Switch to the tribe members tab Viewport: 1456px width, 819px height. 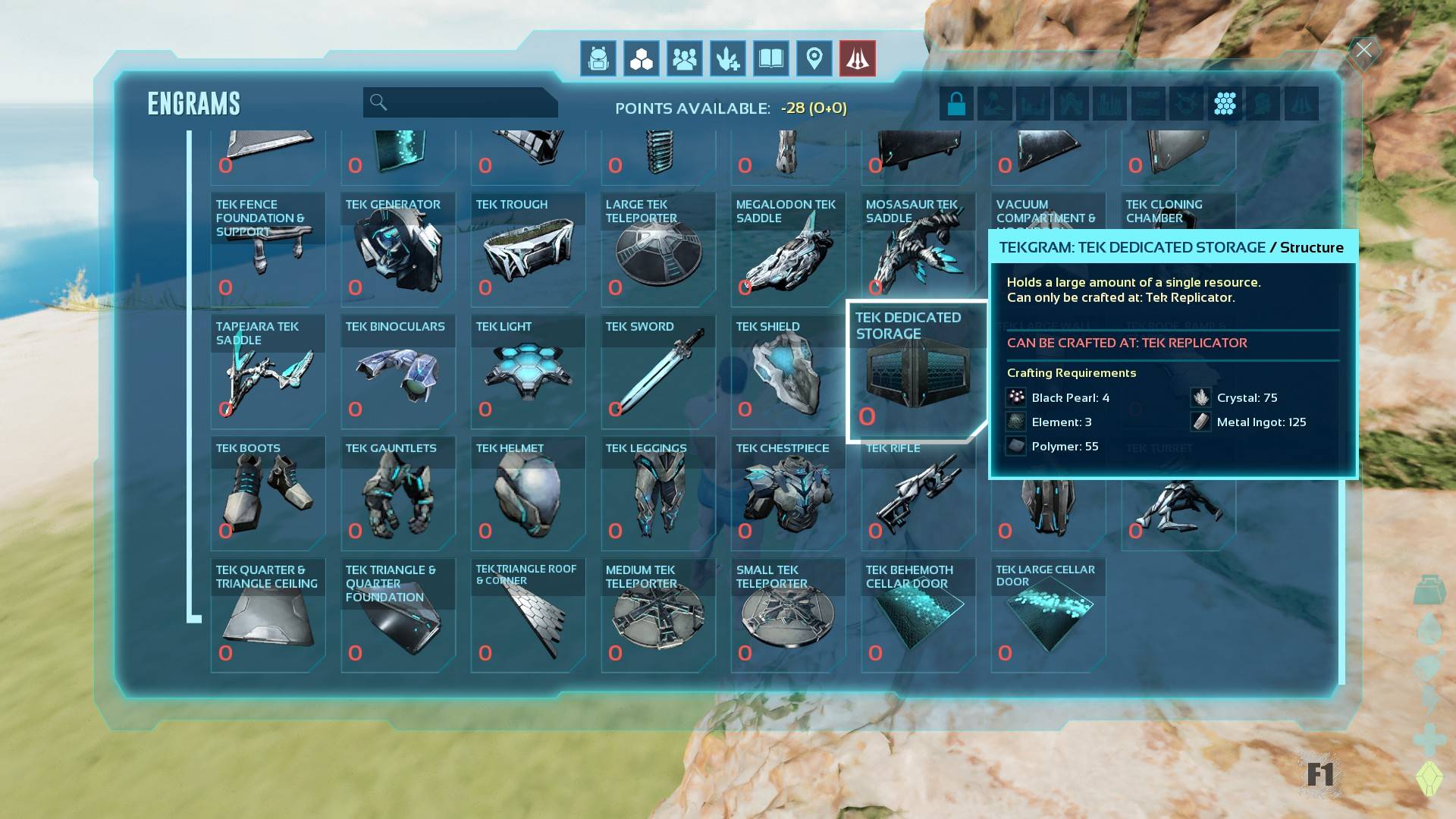tap(685, 58)
